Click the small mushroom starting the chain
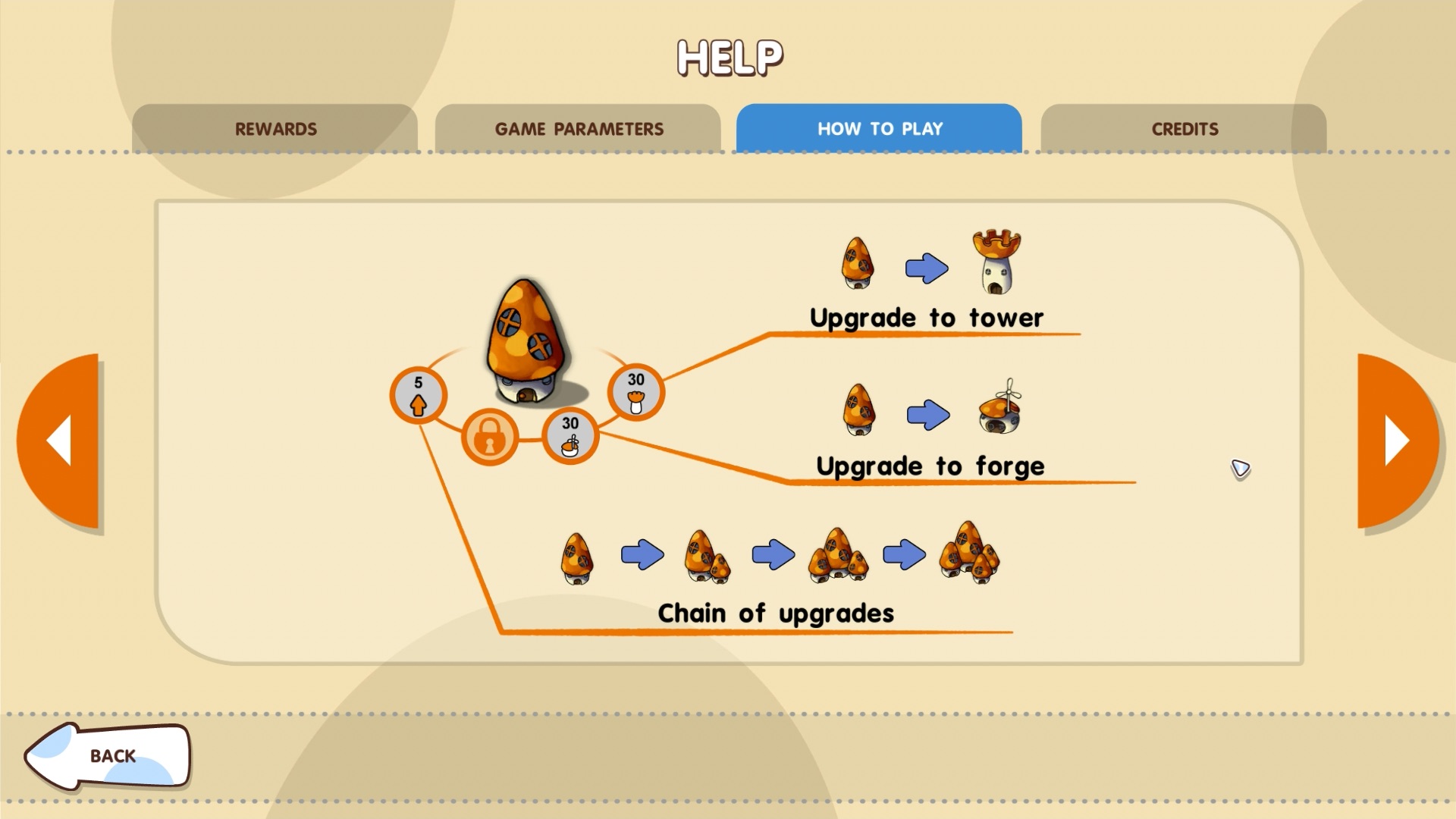This screenshot has width=1456, height=819. click(576, 560)
